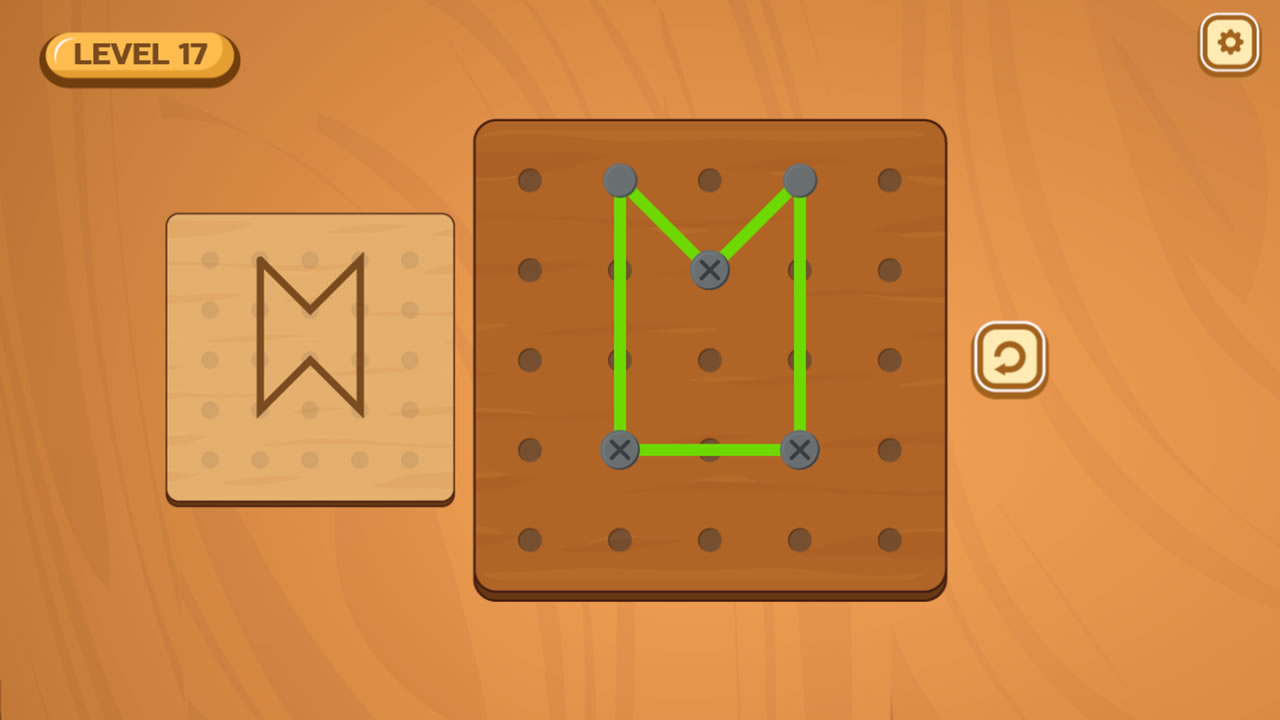Click the top-right gray peg of the band

point(799,180)
